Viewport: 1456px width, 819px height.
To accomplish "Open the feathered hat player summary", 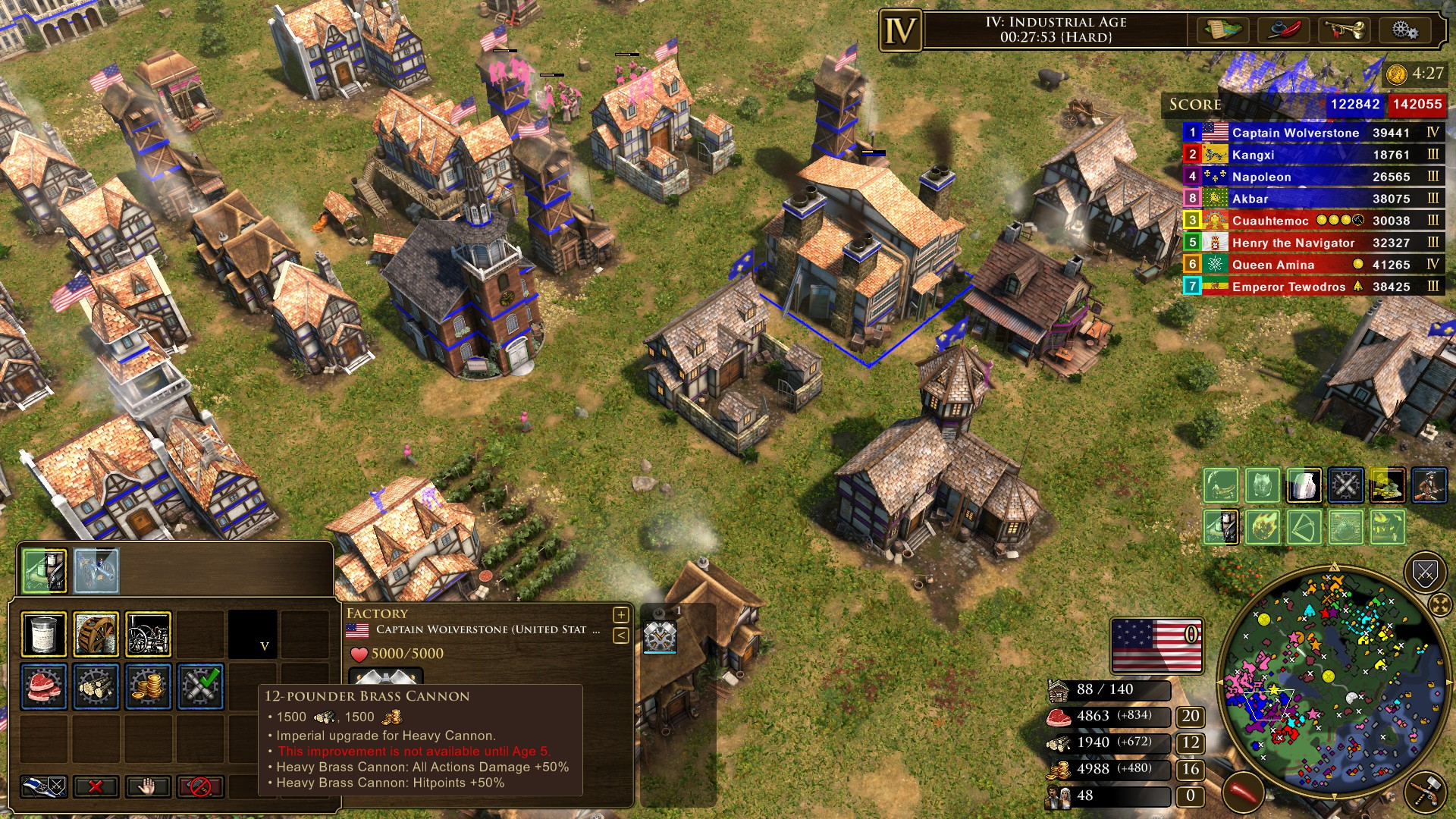I will pos(1283,30).
